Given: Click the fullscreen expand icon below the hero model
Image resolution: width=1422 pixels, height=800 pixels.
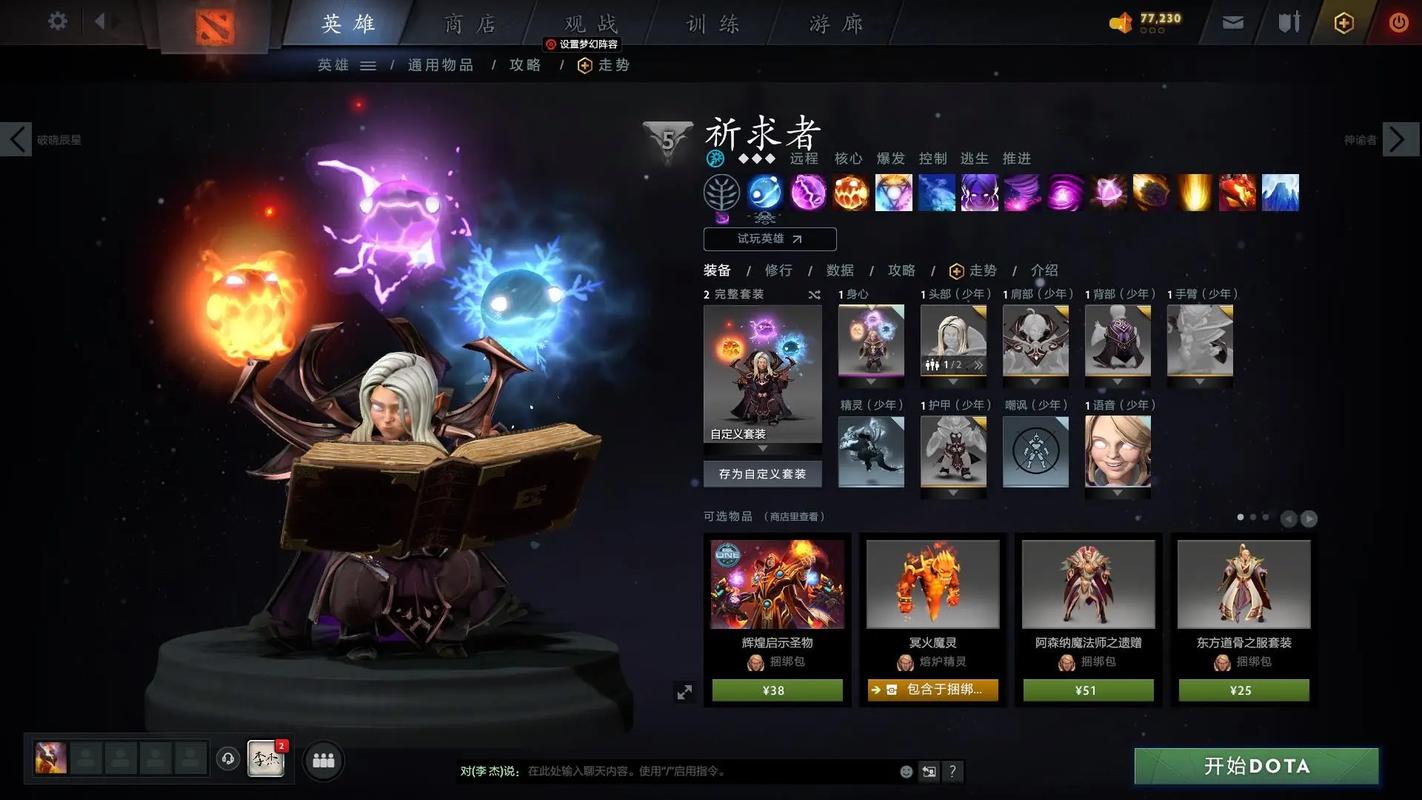Looking at the screenshot, I should [x=685, y=691].
